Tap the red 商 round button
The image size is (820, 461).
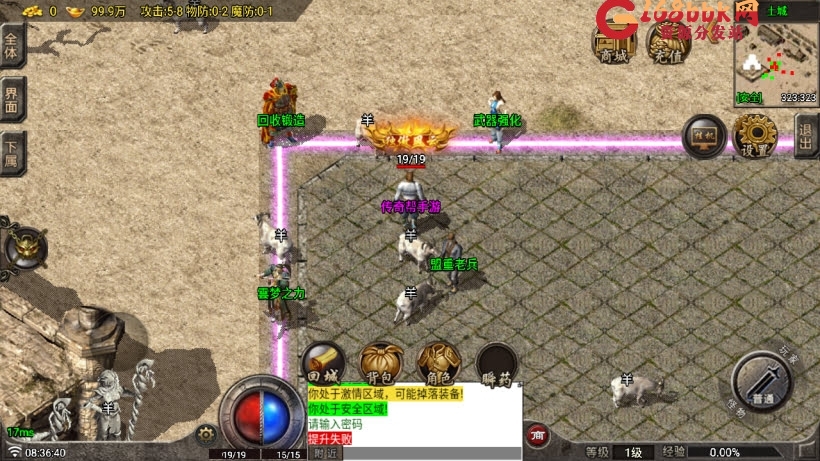[x=538, y=435]
